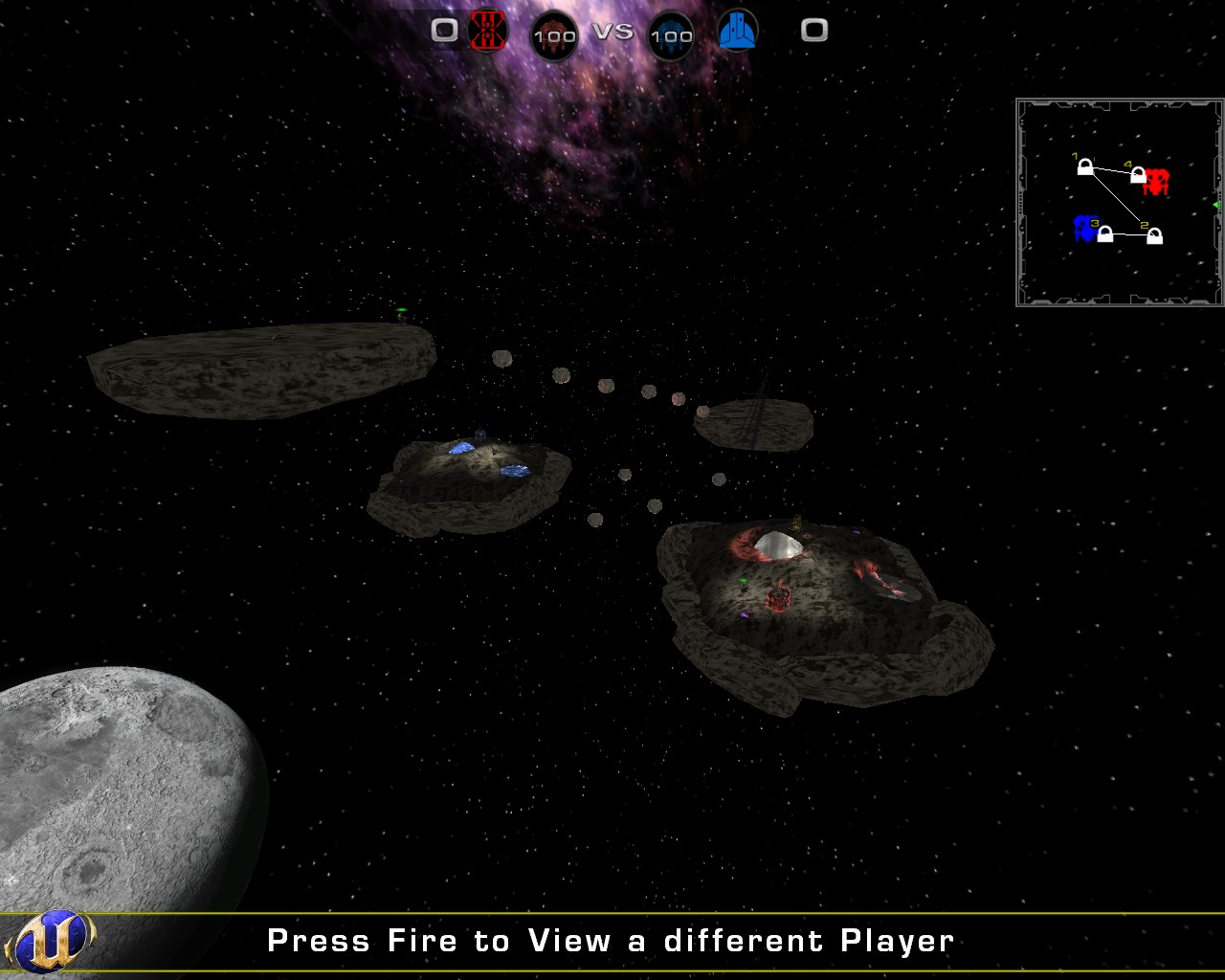Select the blue team score counter showing 0
Viewport: 1225px width, 980px height.
click(814, 30)
